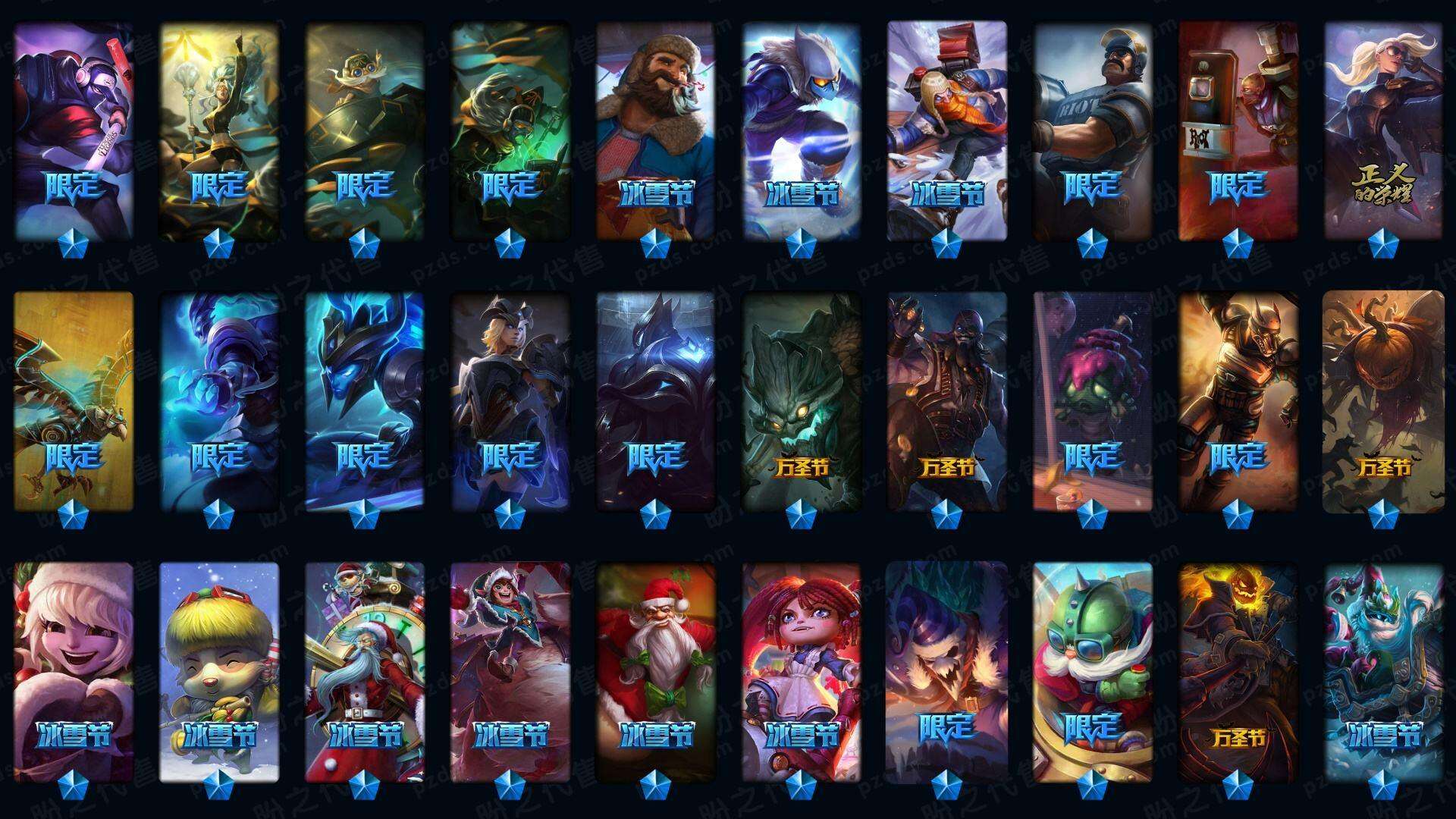The width and height of the screenshot is (1456, 819).
Task: Choose the flaming pumpkin-head figure 万圣节 card
Action: pyautogui.click(x=1238, y=671)
